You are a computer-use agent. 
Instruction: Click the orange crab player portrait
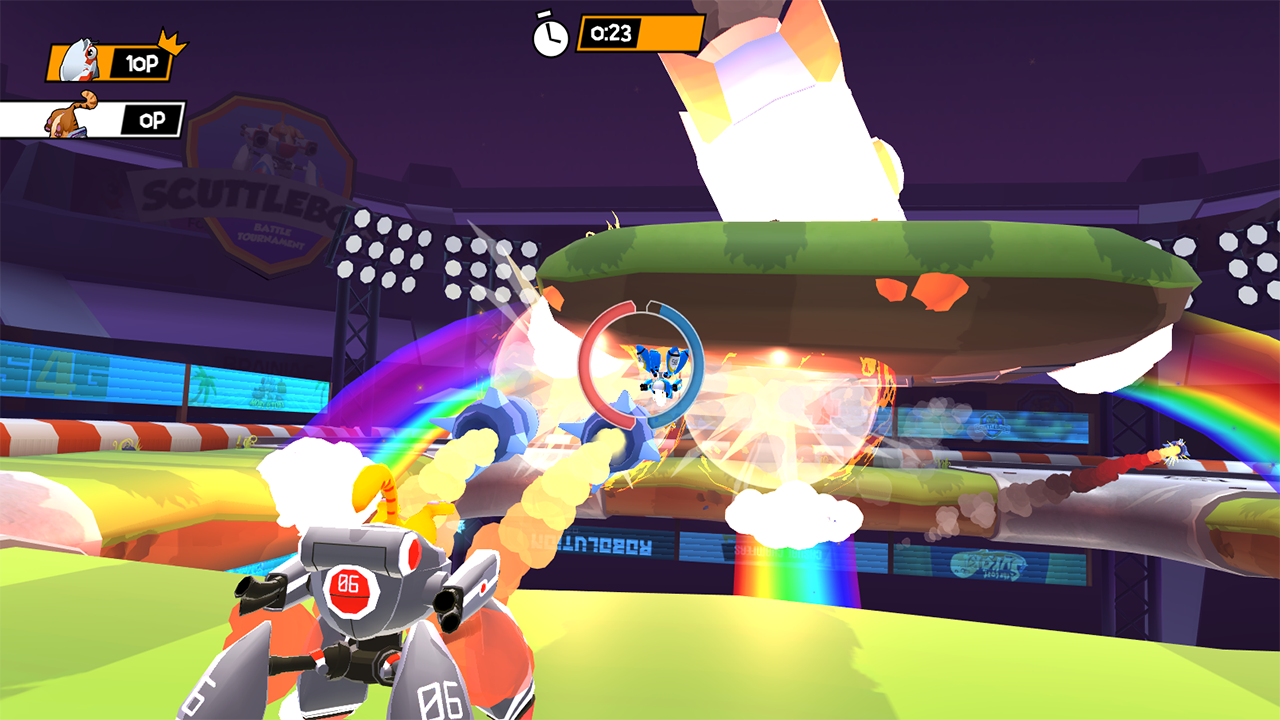(70, 118)
